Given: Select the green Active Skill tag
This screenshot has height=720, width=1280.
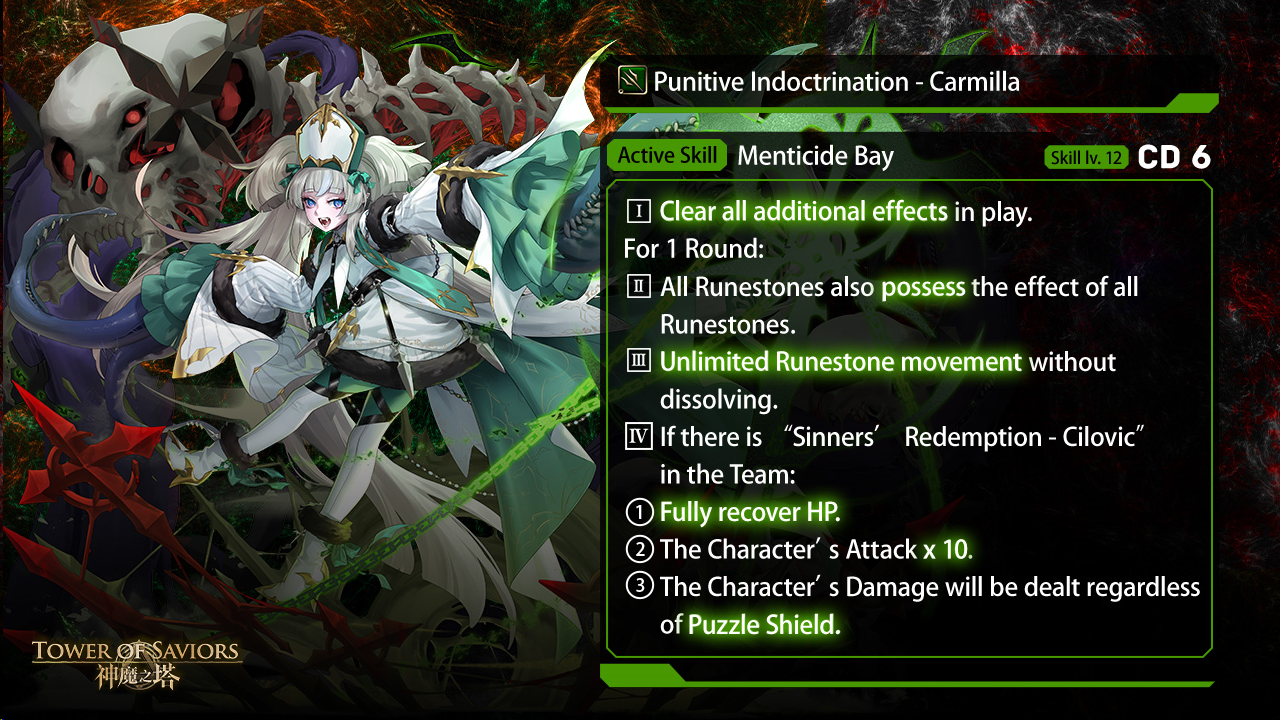Looking at the screenshot, I should (x=667, y=156).
